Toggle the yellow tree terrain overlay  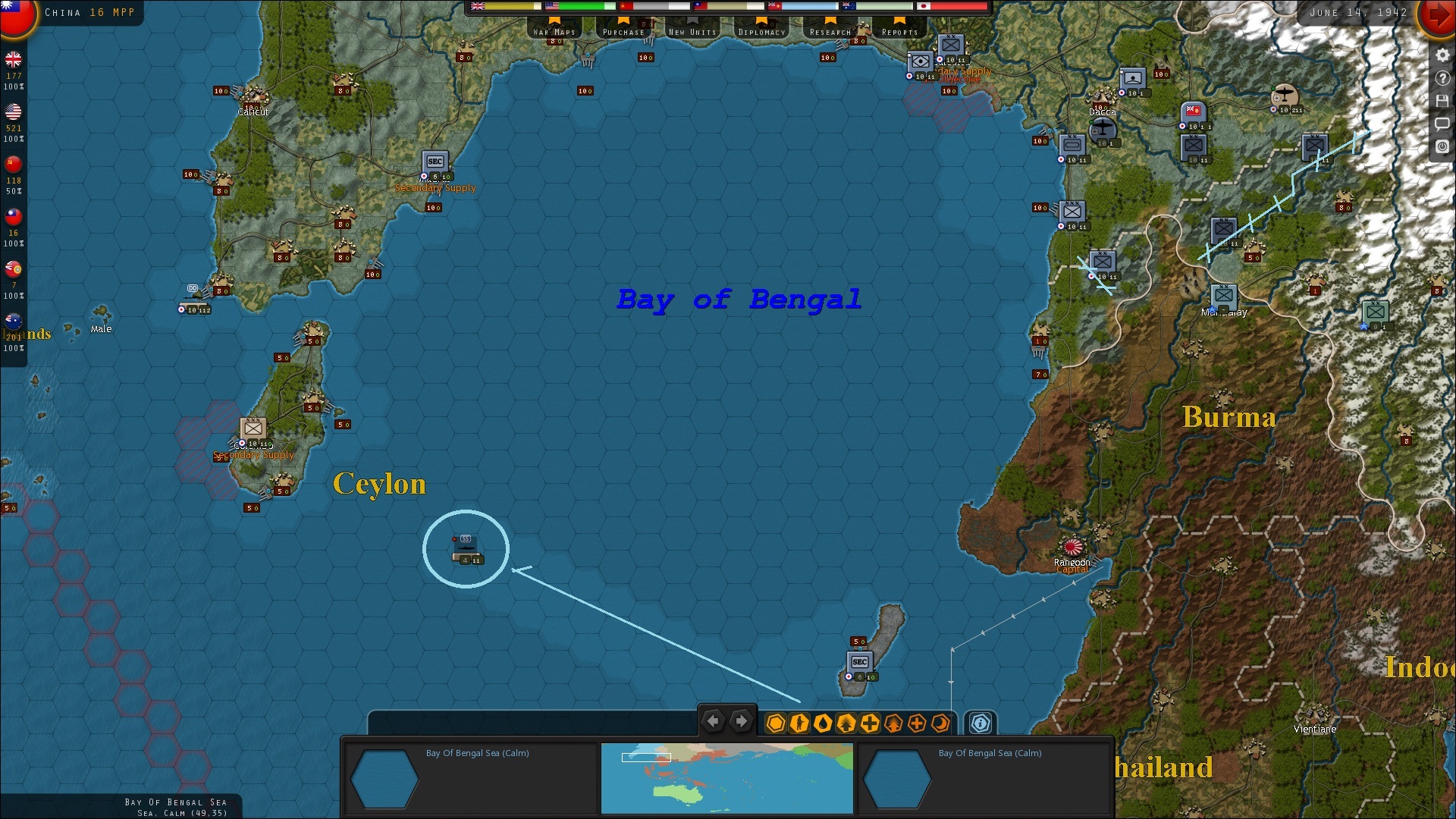point(845,723)
